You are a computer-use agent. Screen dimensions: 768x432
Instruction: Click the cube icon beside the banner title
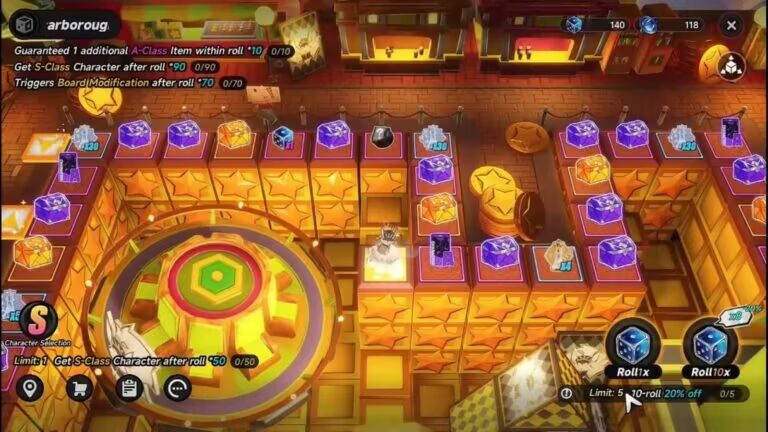pyautogui.click(x=26, y=25)
